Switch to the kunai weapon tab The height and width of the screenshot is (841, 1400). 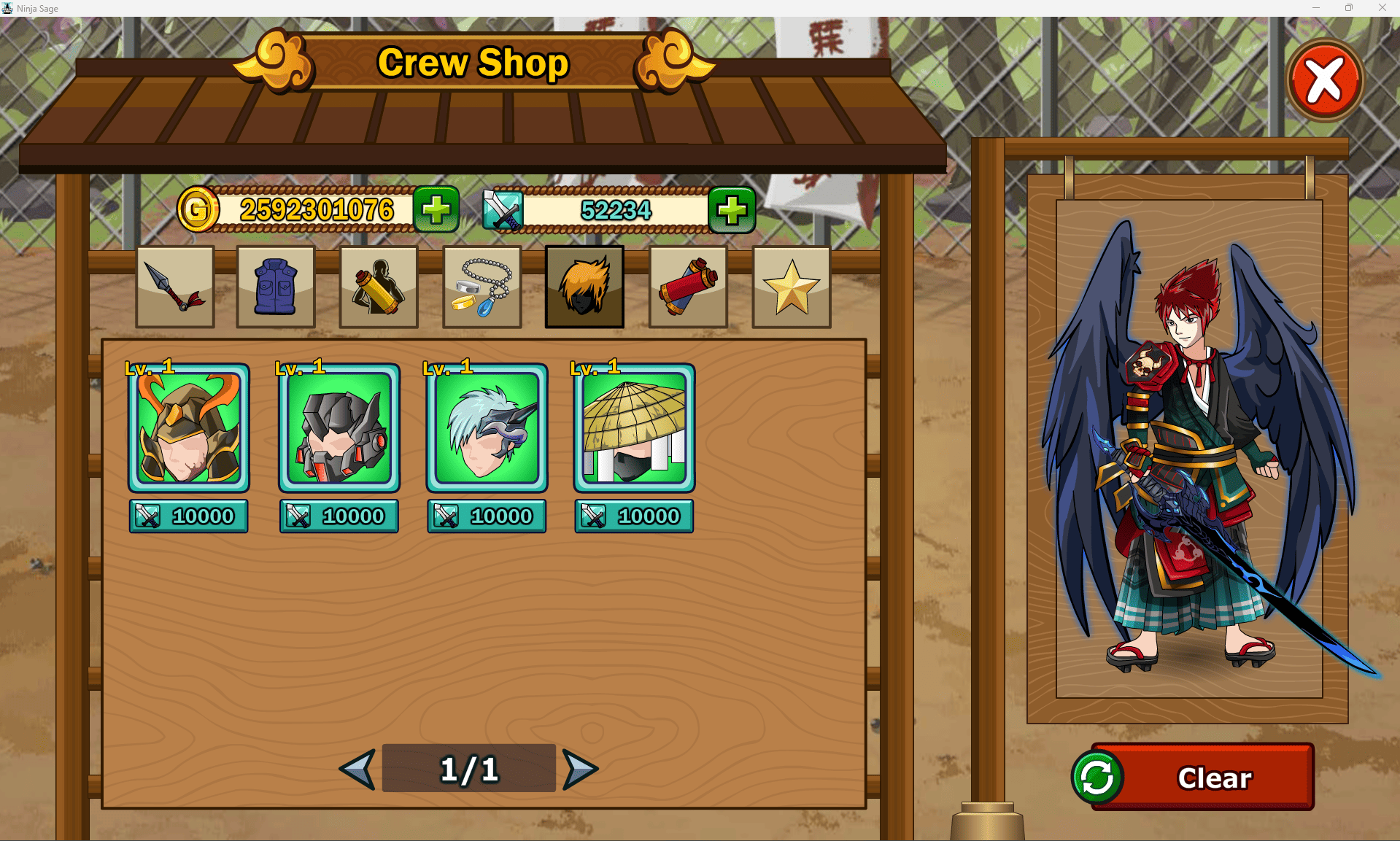tap(175, 287)
